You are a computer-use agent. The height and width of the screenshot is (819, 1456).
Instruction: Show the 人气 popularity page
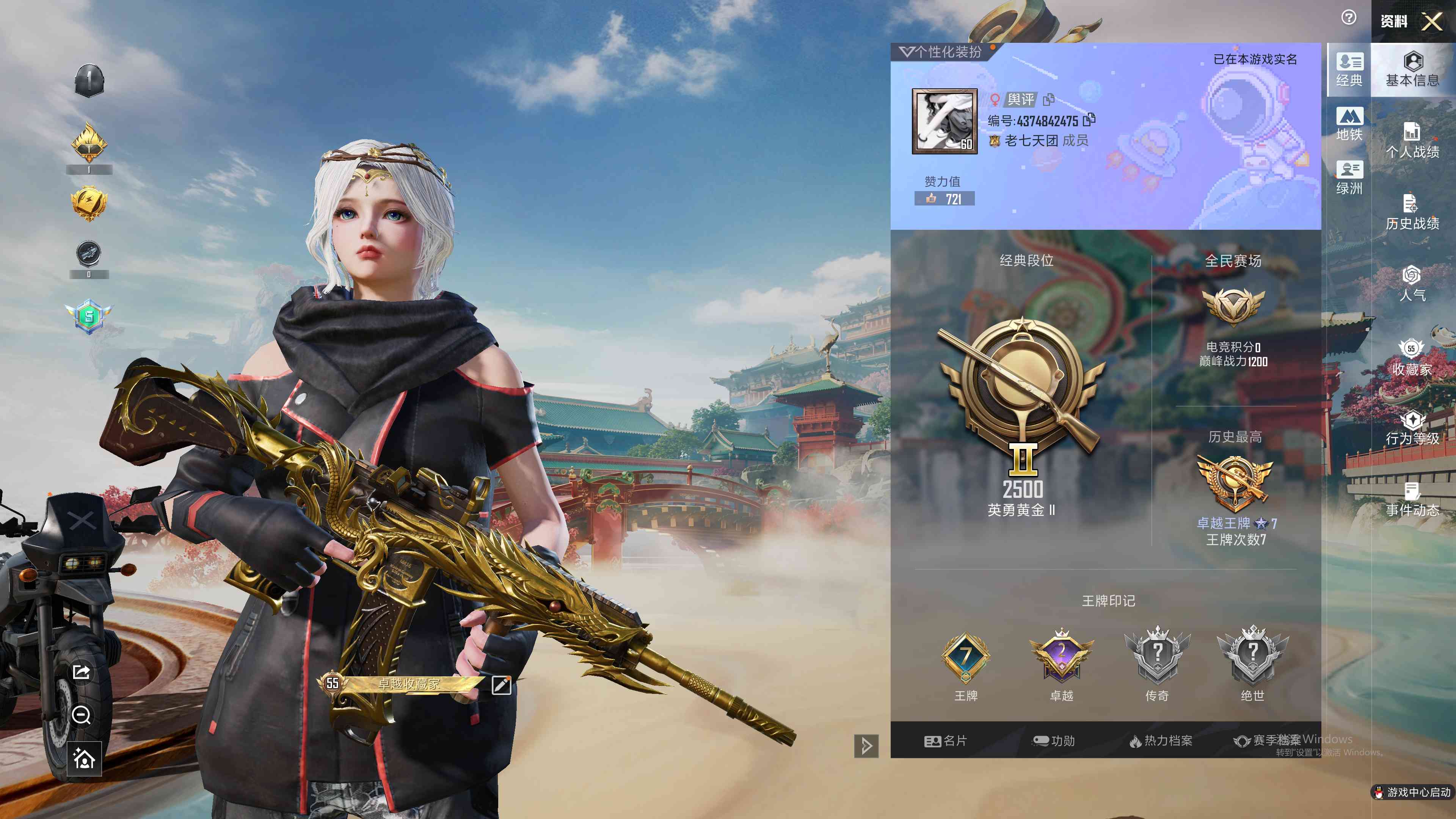click(1412, 284)
